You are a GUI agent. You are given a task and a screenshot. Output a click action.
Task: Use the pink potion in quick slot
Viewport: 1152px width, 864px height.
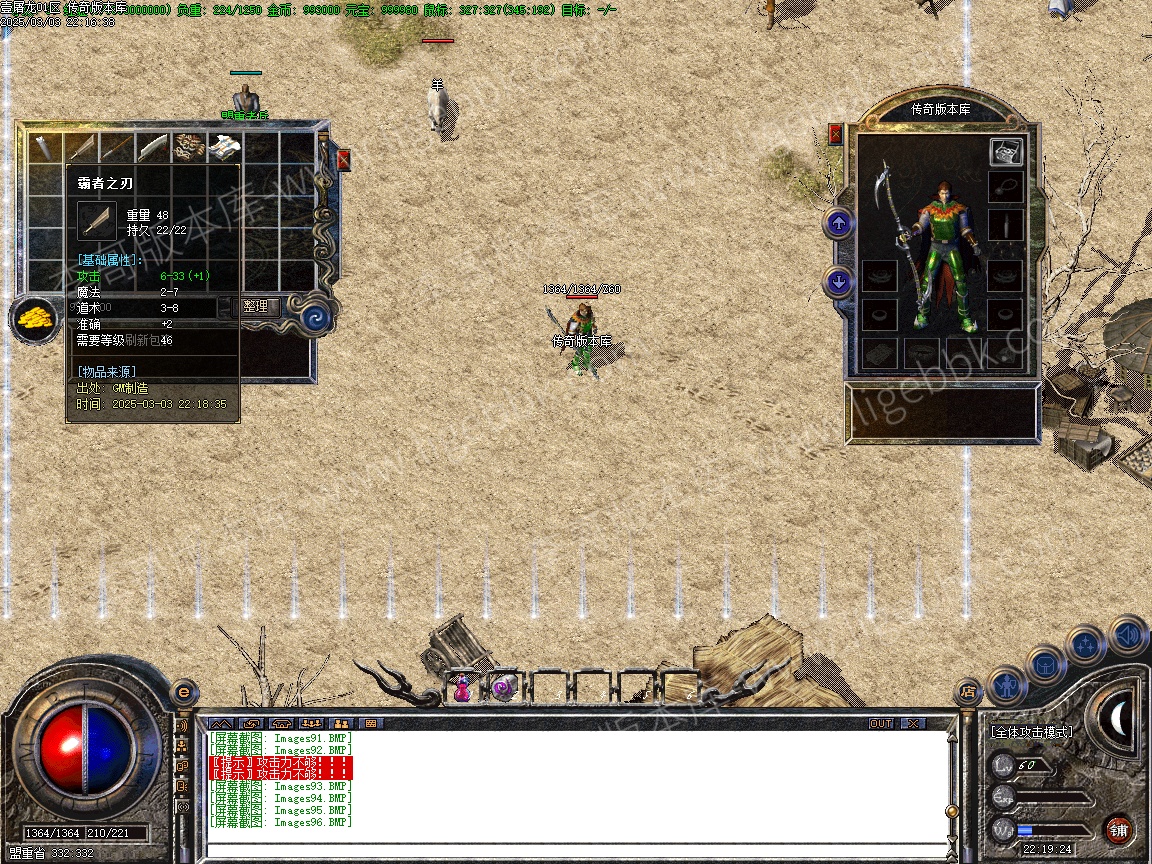coord(463,688)
